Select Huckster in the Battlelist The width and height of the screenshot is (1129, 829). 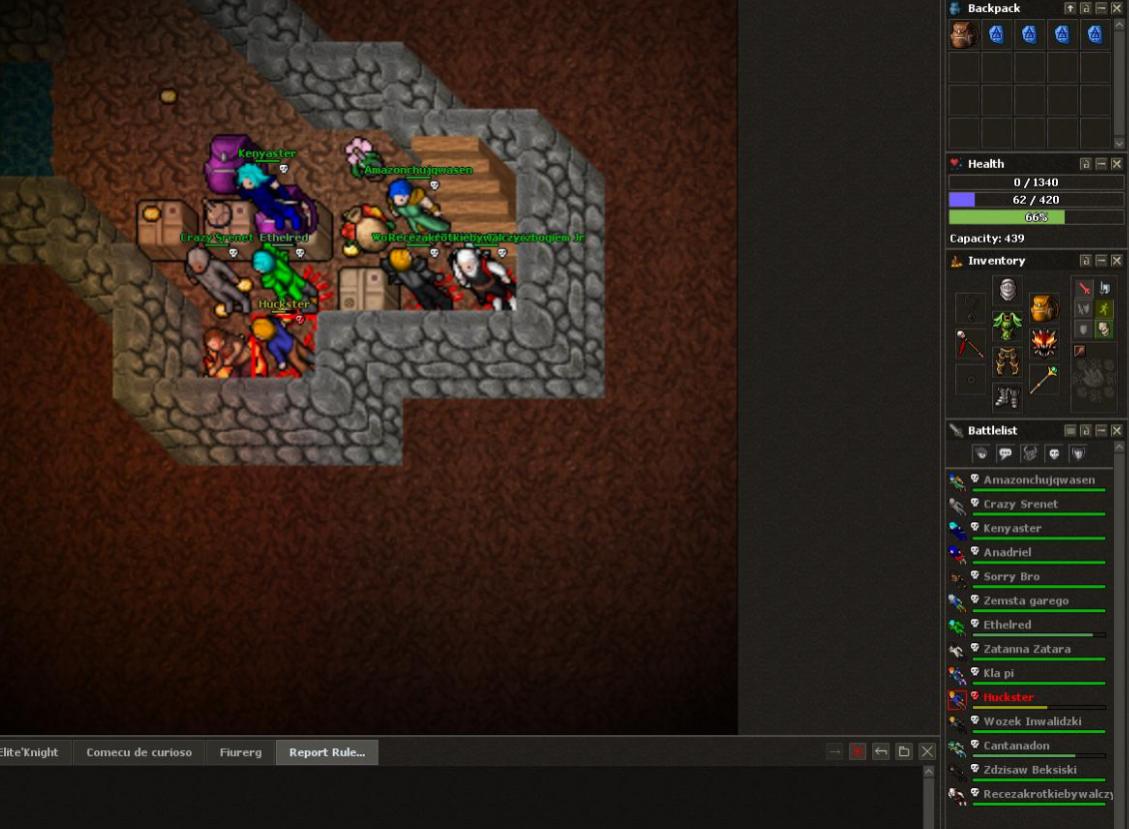1008,697
